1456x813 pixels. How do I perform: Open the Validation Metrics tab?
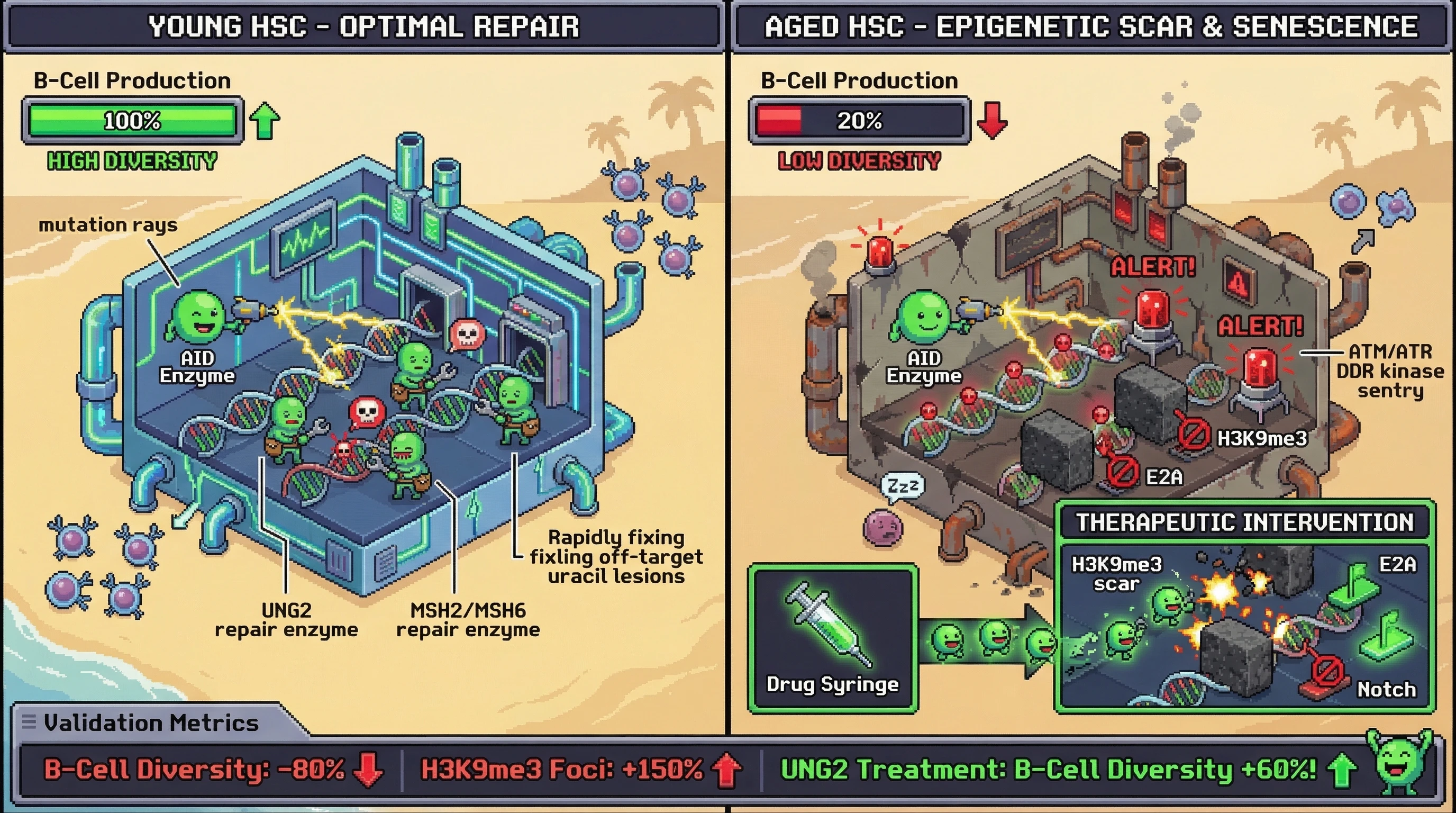[151, 722]
